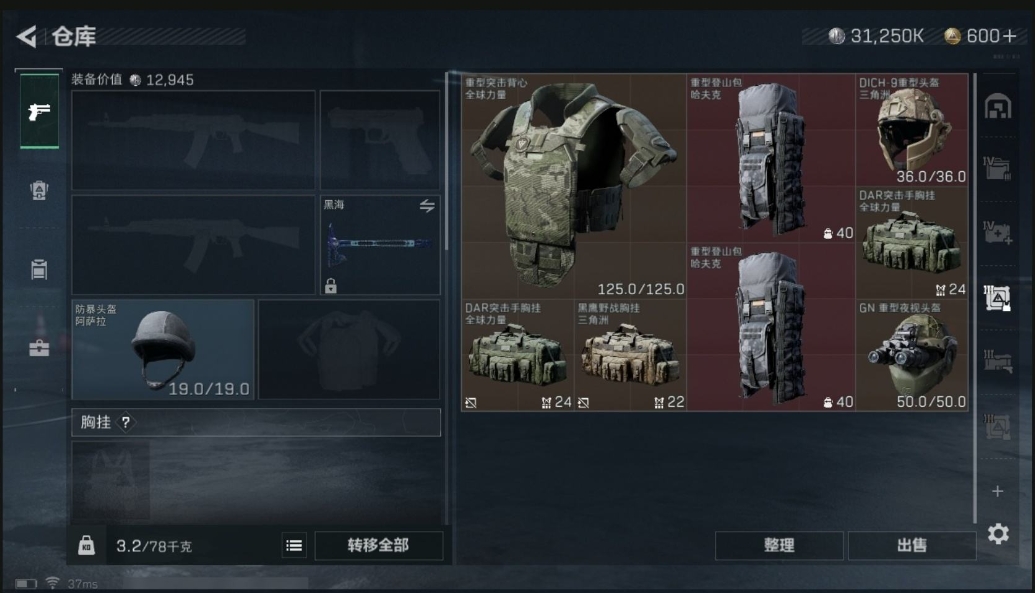Switch to the backpack tab
The width and height of the screenshot is (1035, 593).
(40, 190)
